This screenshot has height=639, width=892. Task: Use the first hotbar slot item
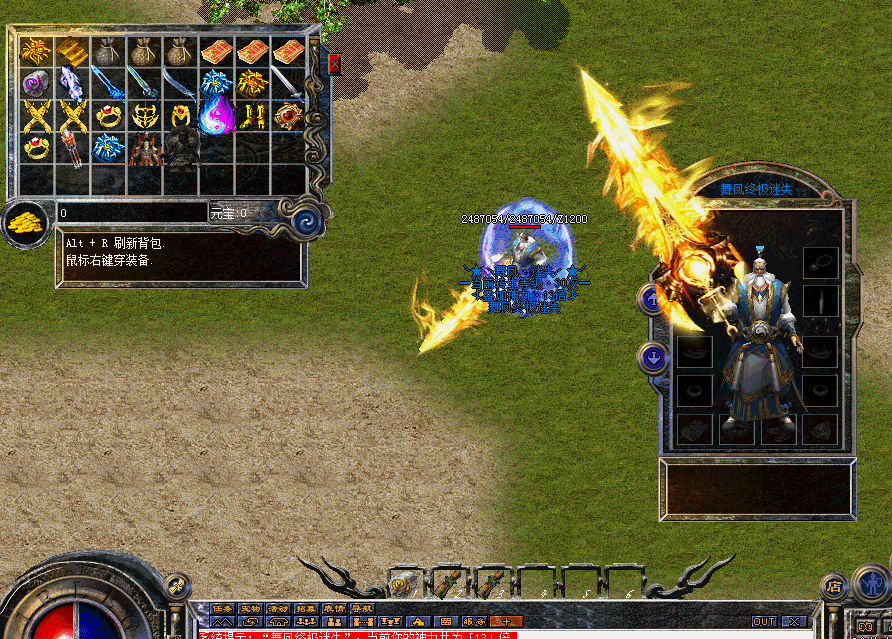(x=404, y=582)
